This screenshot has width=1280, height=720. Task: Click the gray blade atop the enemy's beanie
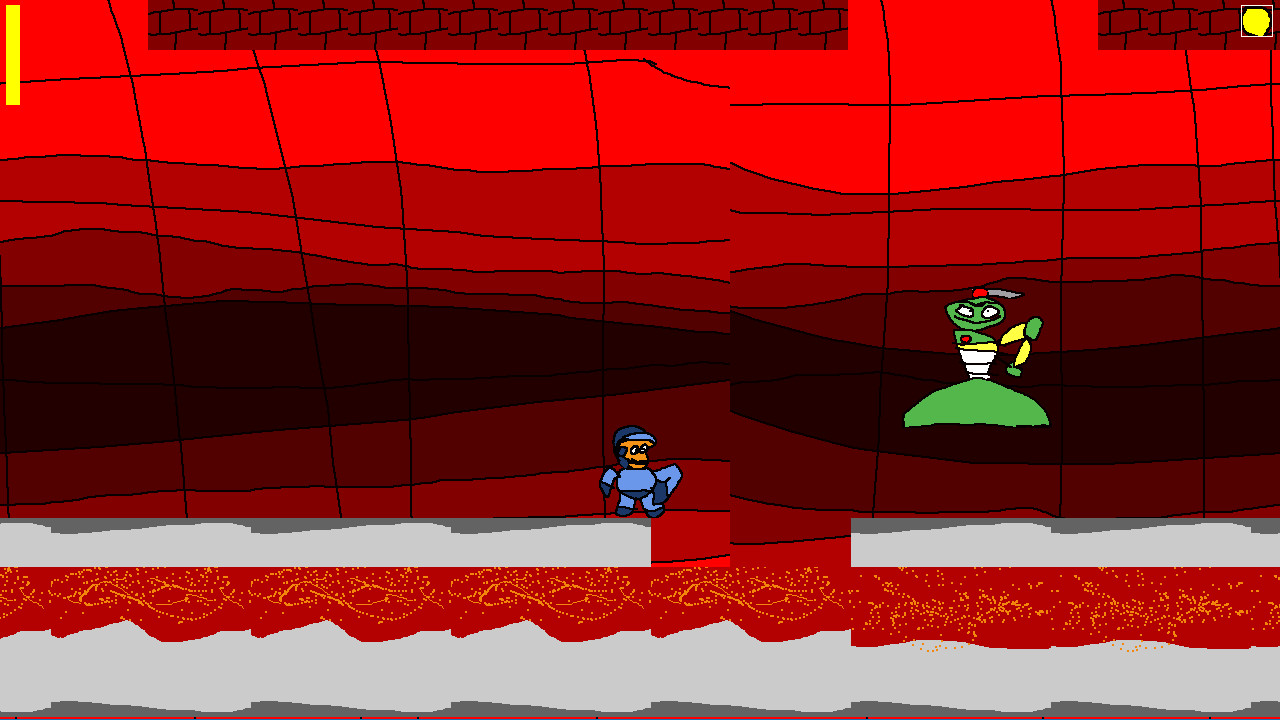(x=1005, y=293)
